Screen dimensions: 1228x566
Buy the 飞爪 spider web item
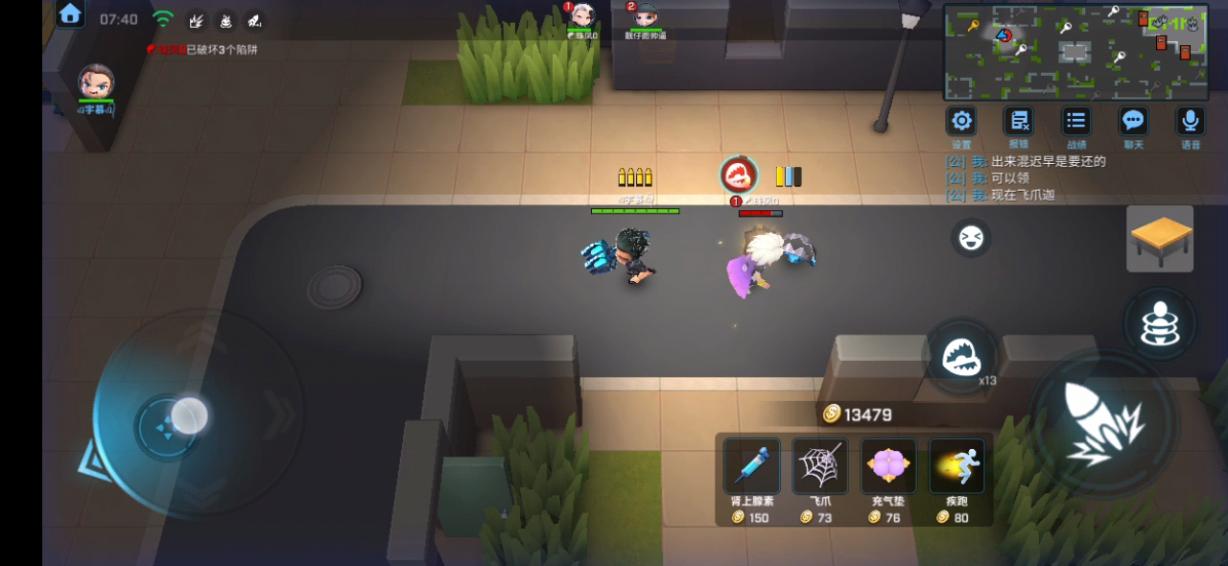click(x=820, y=467)
